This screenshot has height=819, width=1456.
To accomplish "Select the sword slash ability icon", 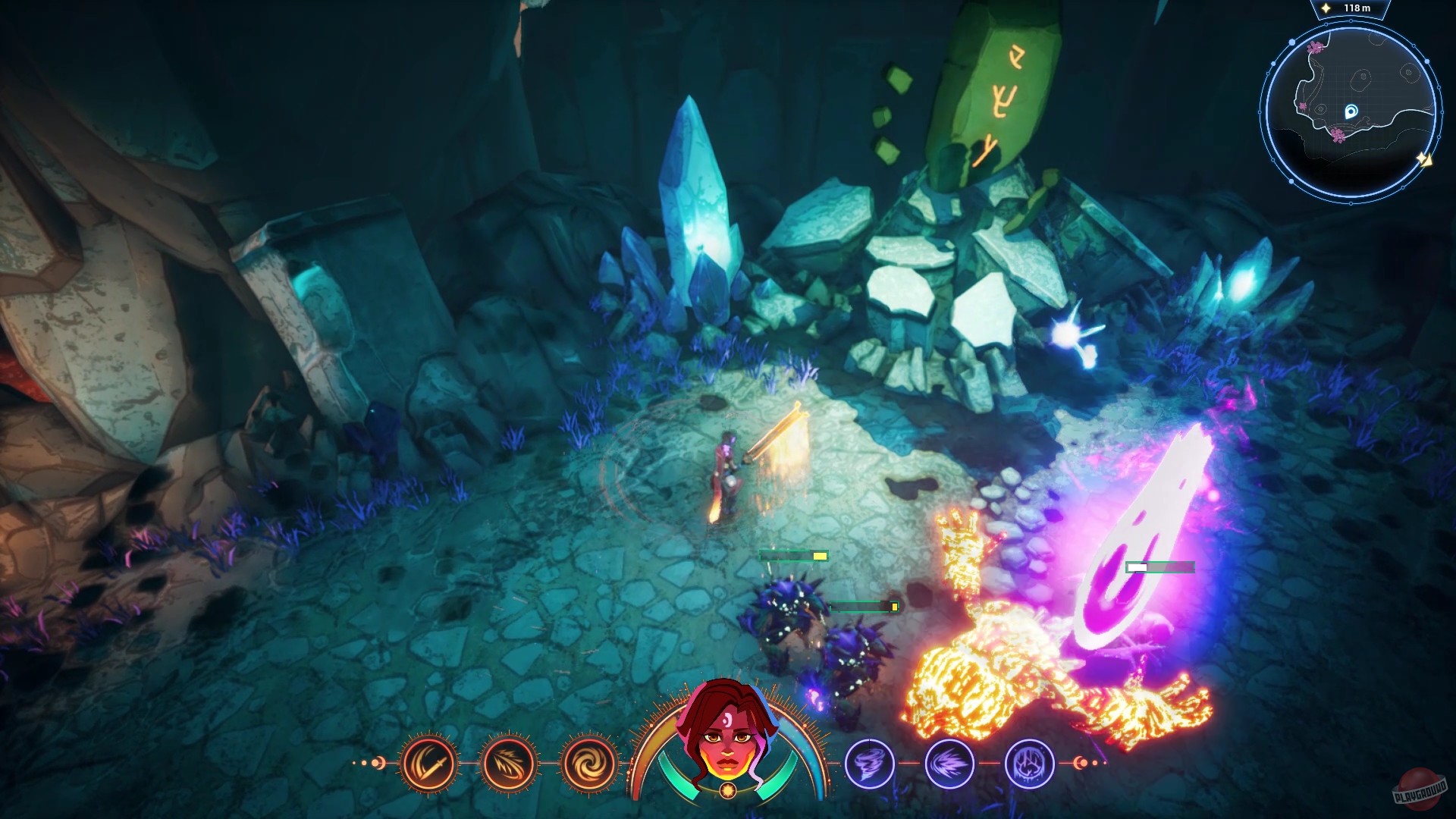I will [x=428, y=764].
